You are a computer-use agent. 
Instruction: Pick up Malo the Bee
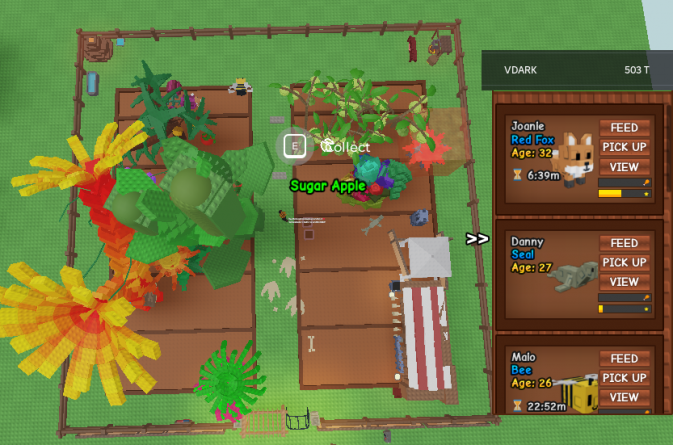pyautogui.click(x=624, y=378)
